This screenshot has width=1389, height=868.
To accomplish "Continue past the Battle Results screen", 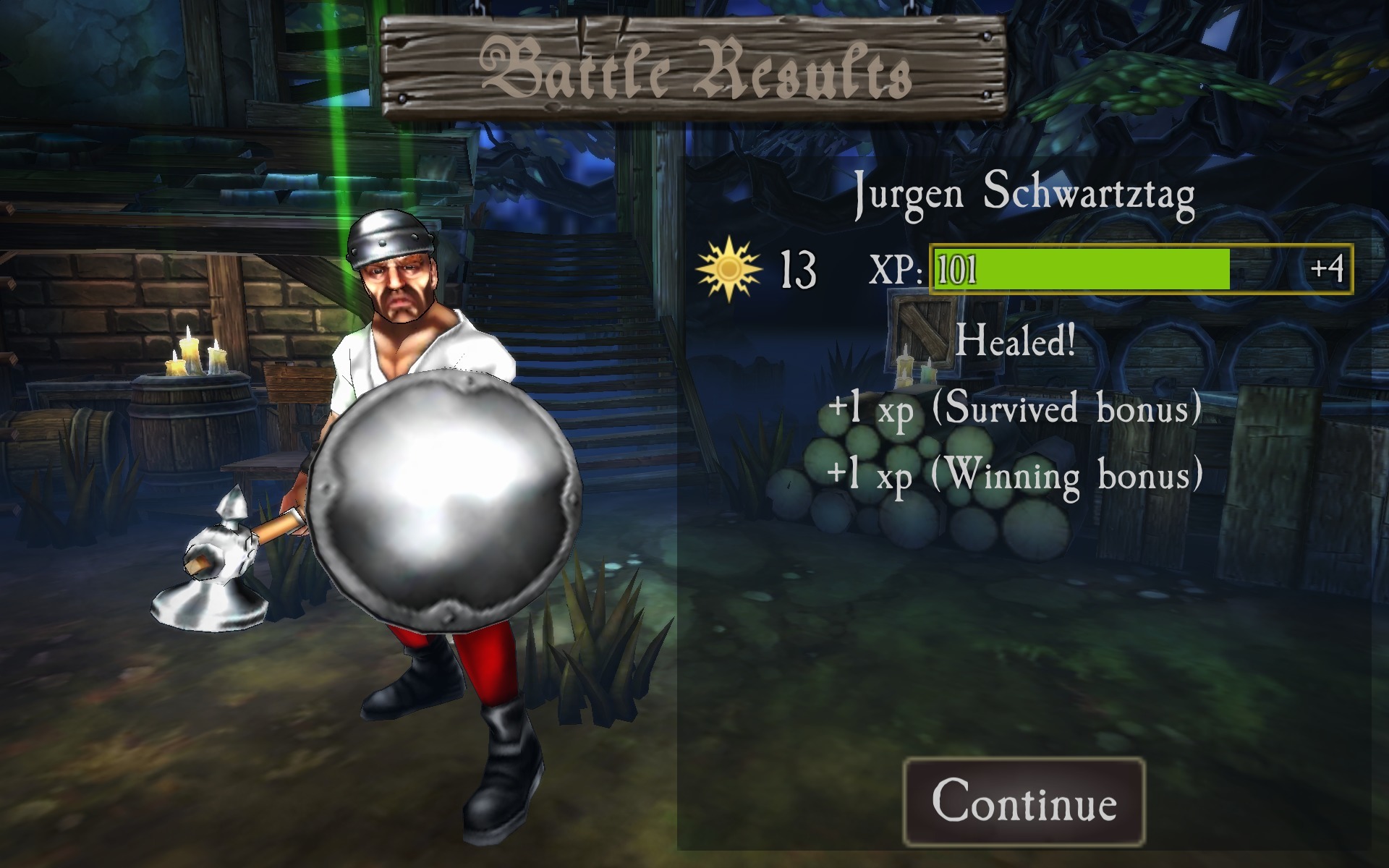I will 1024,801.
